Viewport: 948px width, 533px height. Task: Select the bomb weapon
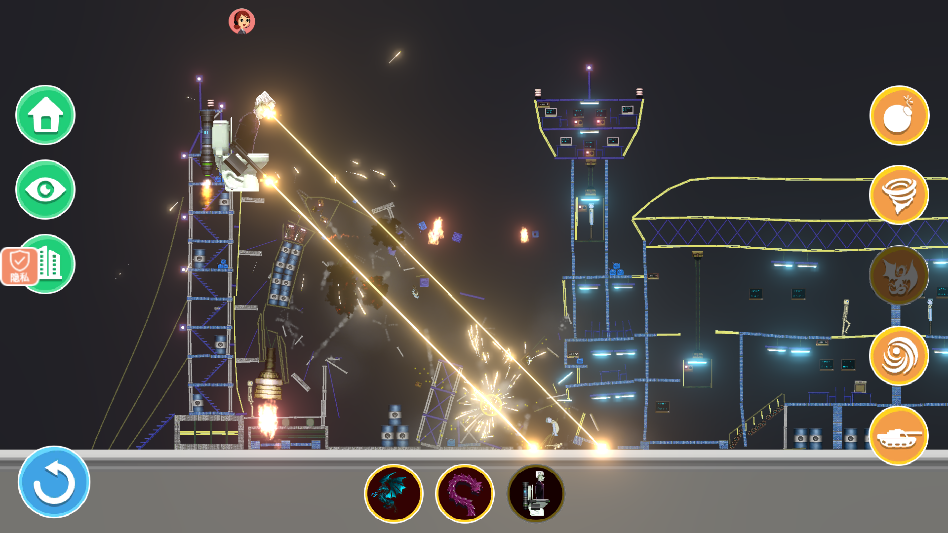[x=899, y=115]
